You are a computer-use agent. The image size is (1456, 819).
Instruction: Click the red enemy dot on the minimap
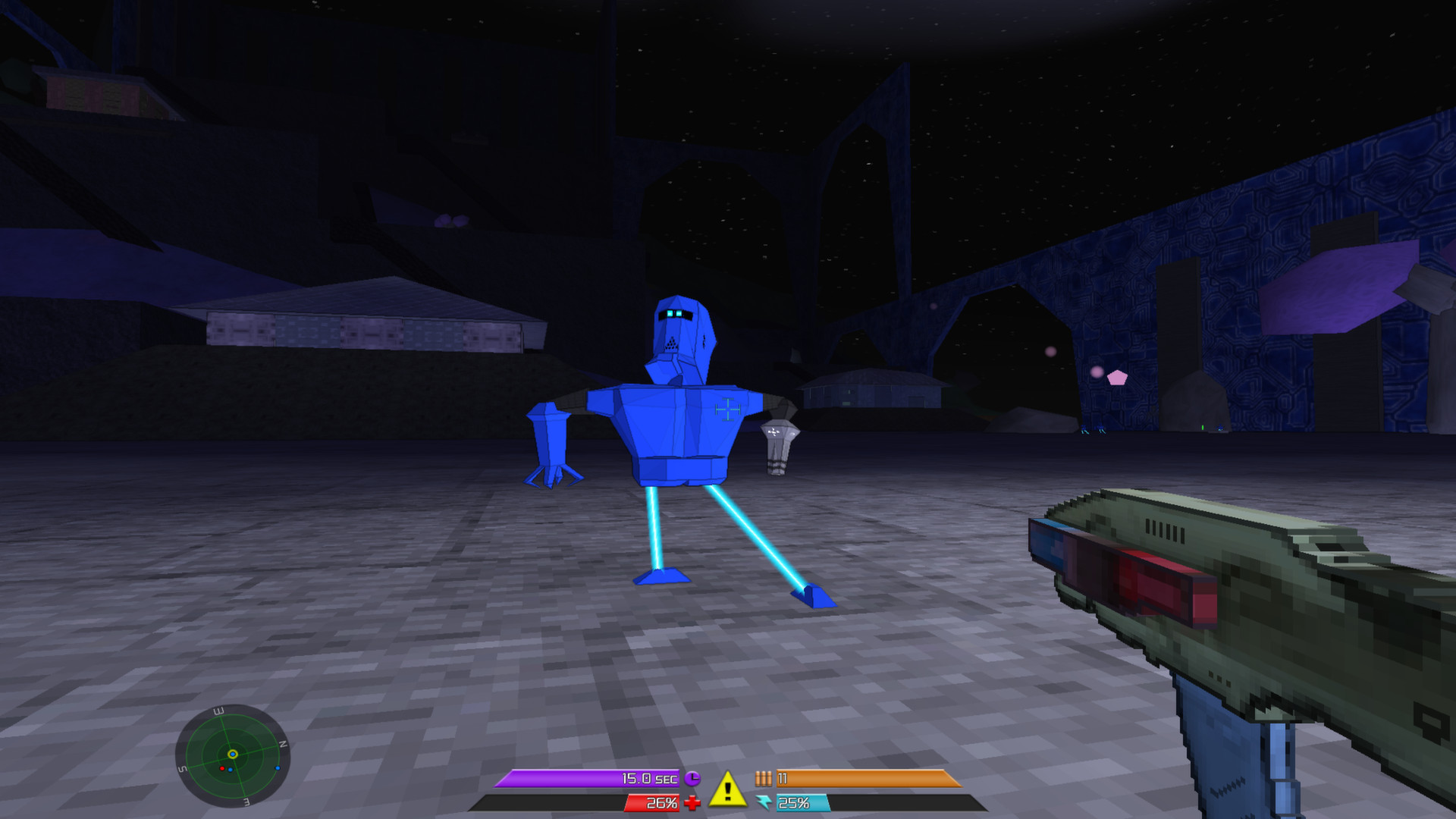click(x=222, y=769)
